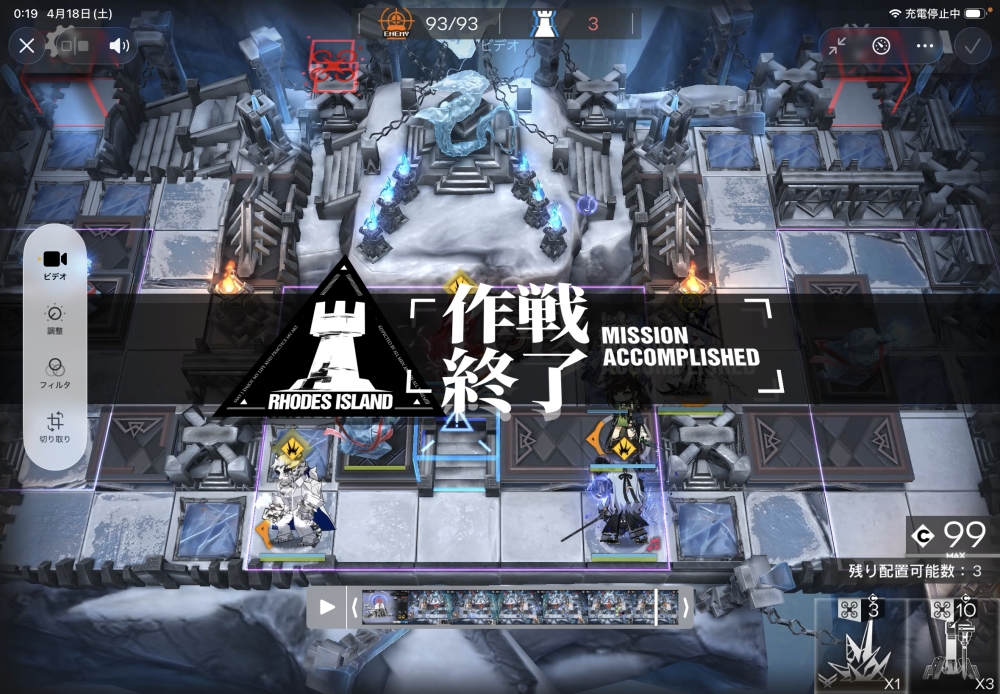
Task: Select the turret device card X3
Action: tap(955, 646)
